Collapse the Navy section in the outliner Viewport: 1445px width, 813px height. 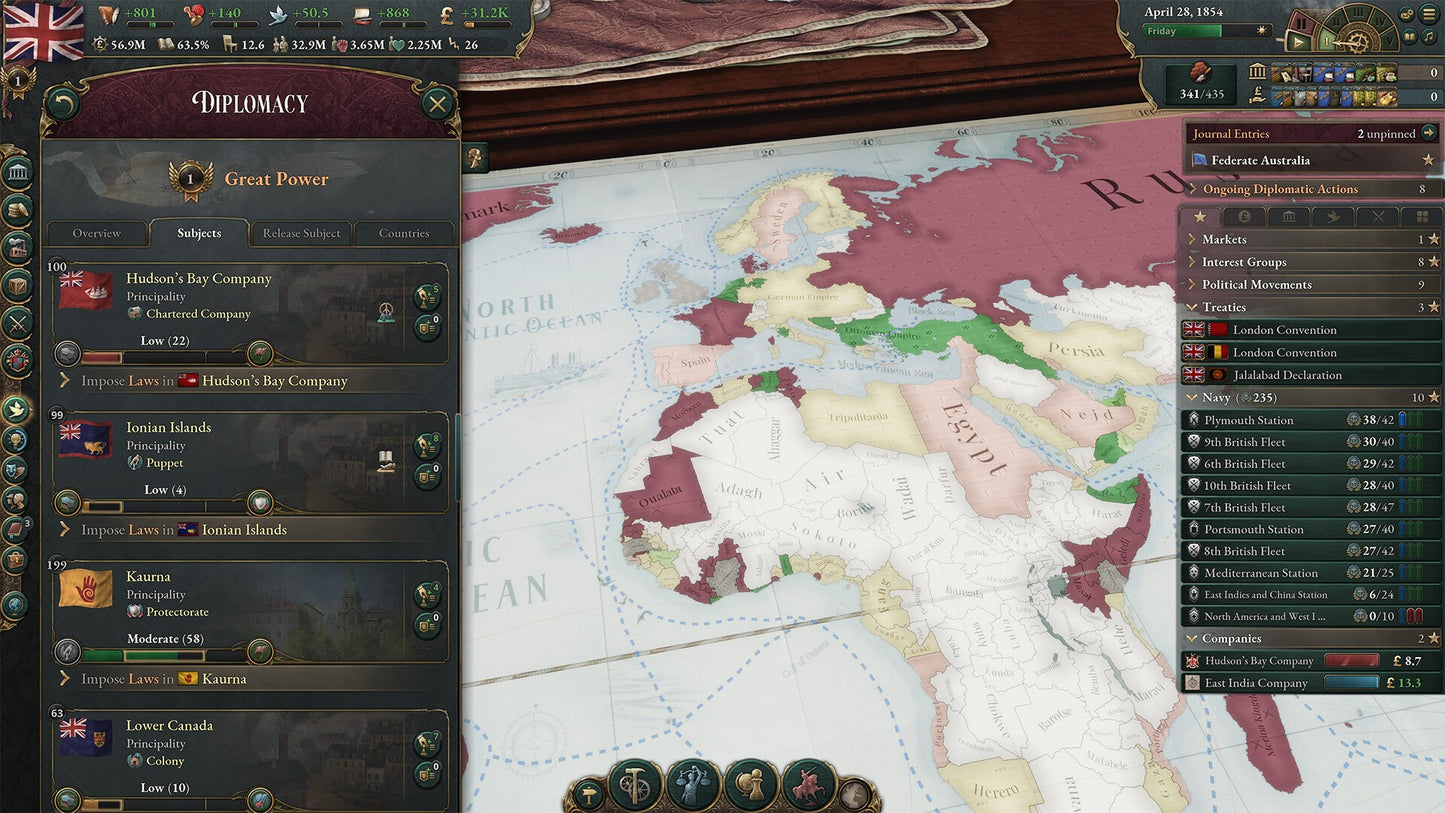(x=1190, y=397)
